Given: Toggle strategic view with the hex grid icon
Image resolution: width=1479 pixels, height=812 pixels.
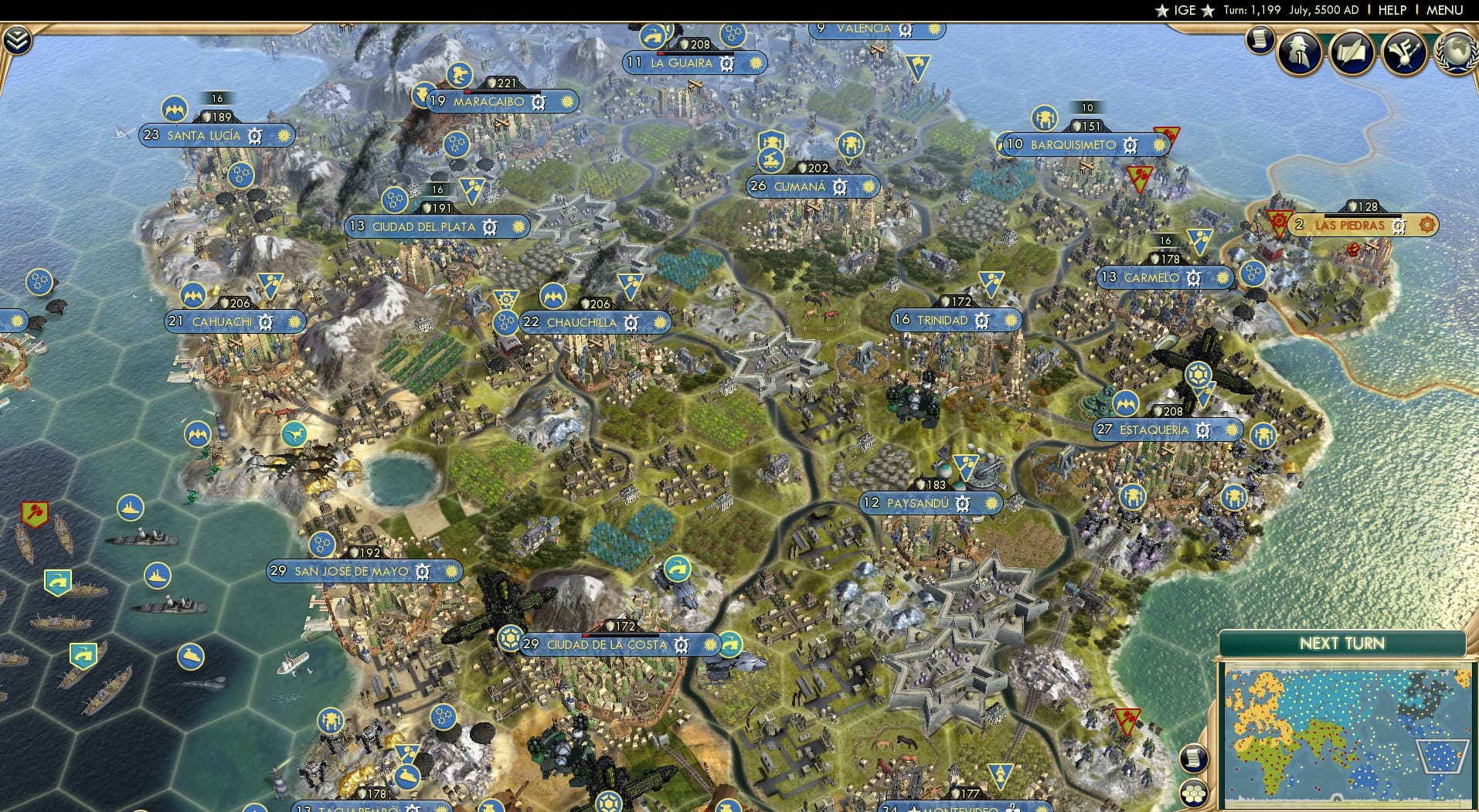Looking at the screenshot, I should click(1194, 795).
